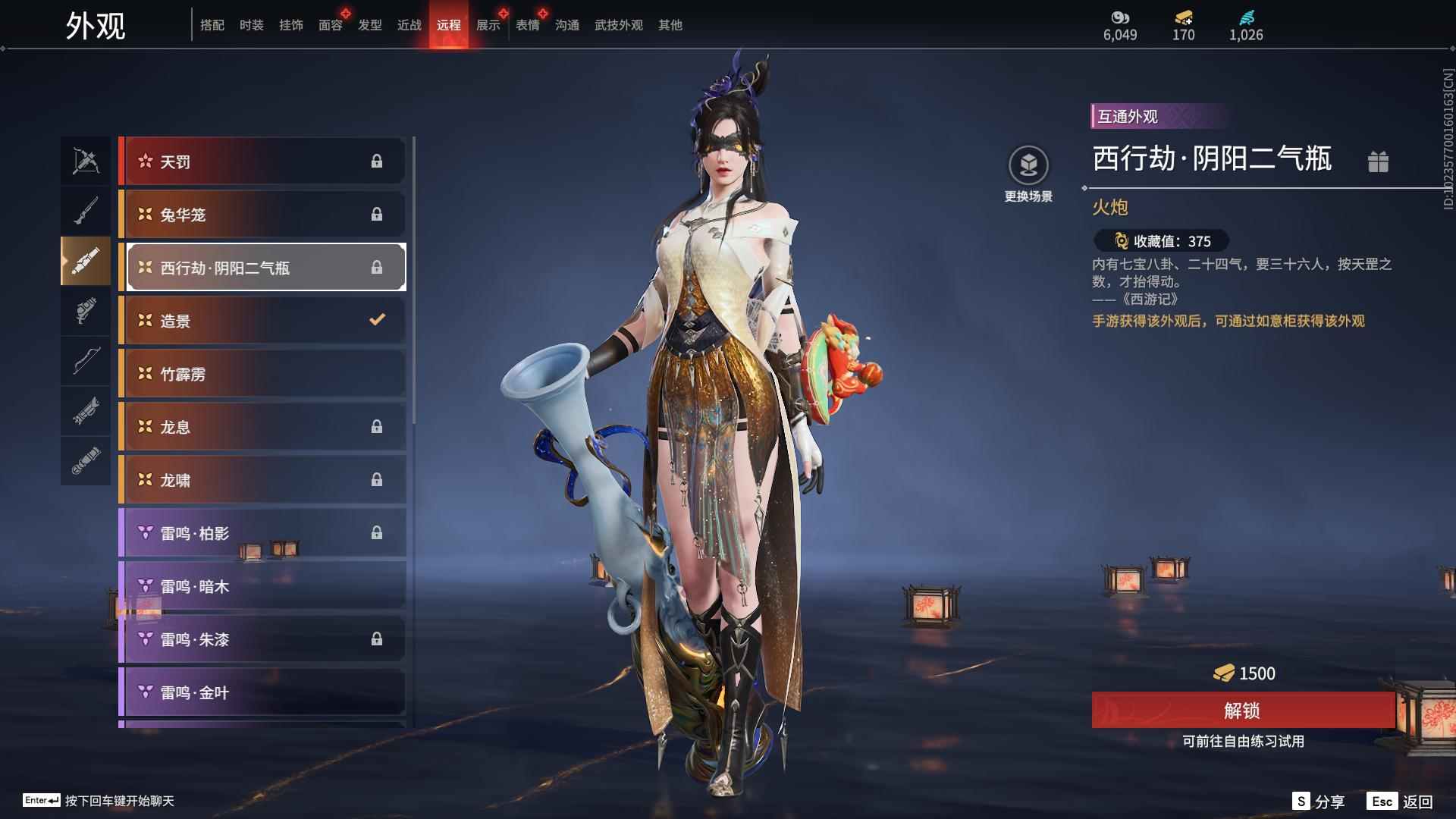Return with the 返回 button

click(x=1401, y=802)
